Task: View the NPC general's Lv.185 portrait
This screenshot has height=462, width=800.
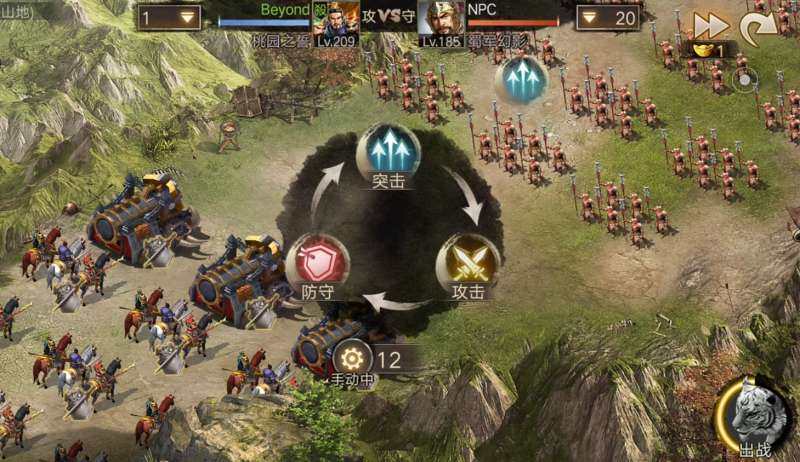Action: (439, 20)
